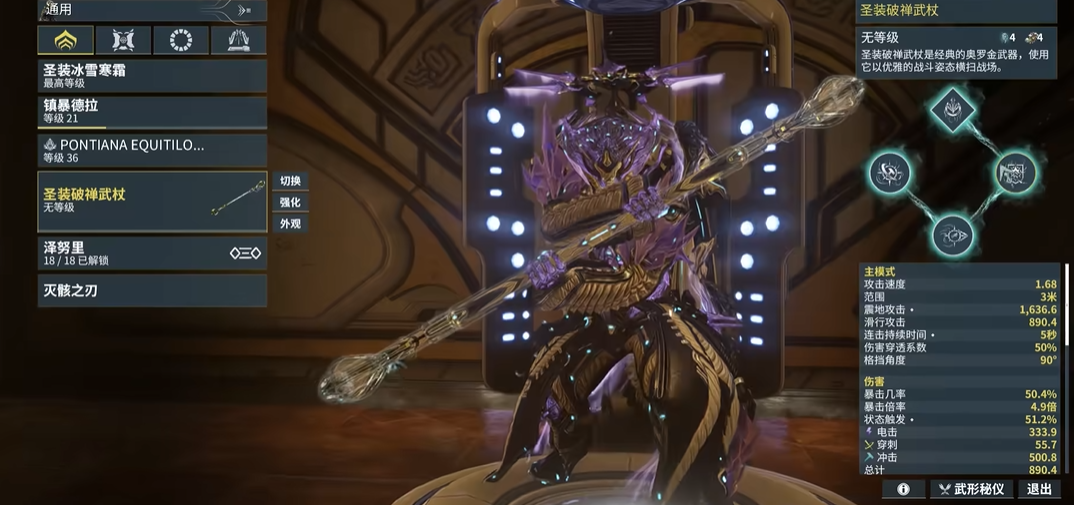Open 强化 for the melee weapon
Viewport: 1074px width, 505px height.
pyautogui.click(x=290, y=202)
